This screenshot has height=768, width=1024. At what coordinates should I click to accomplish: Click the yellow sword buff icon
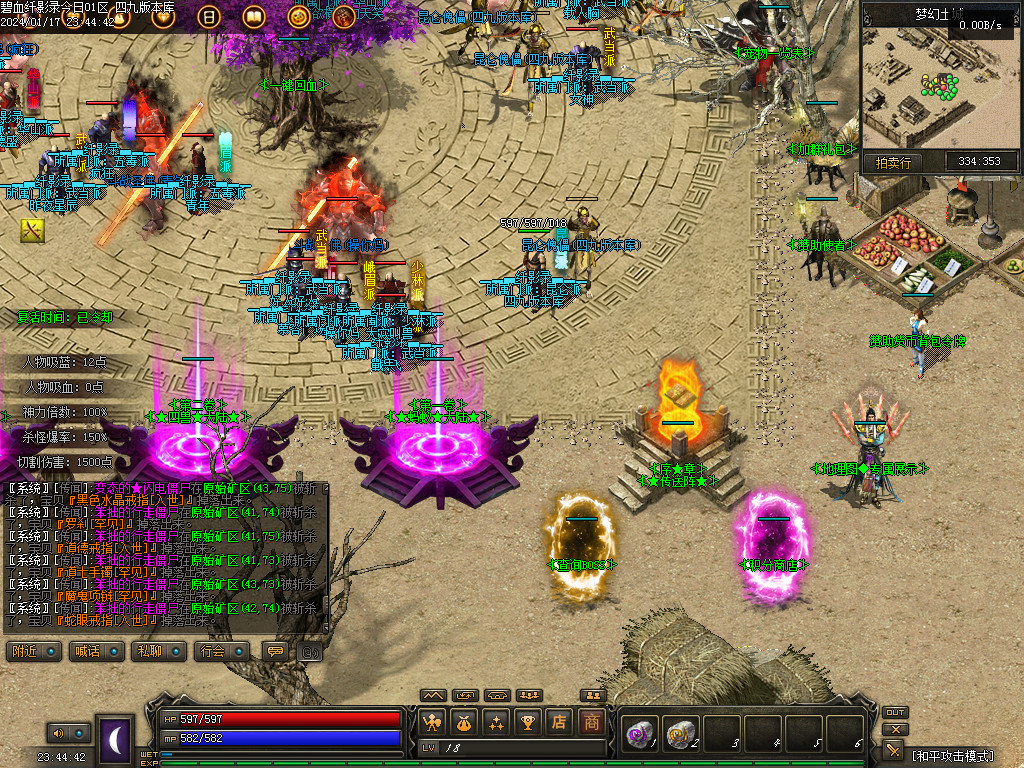click(x=32, y=231)
